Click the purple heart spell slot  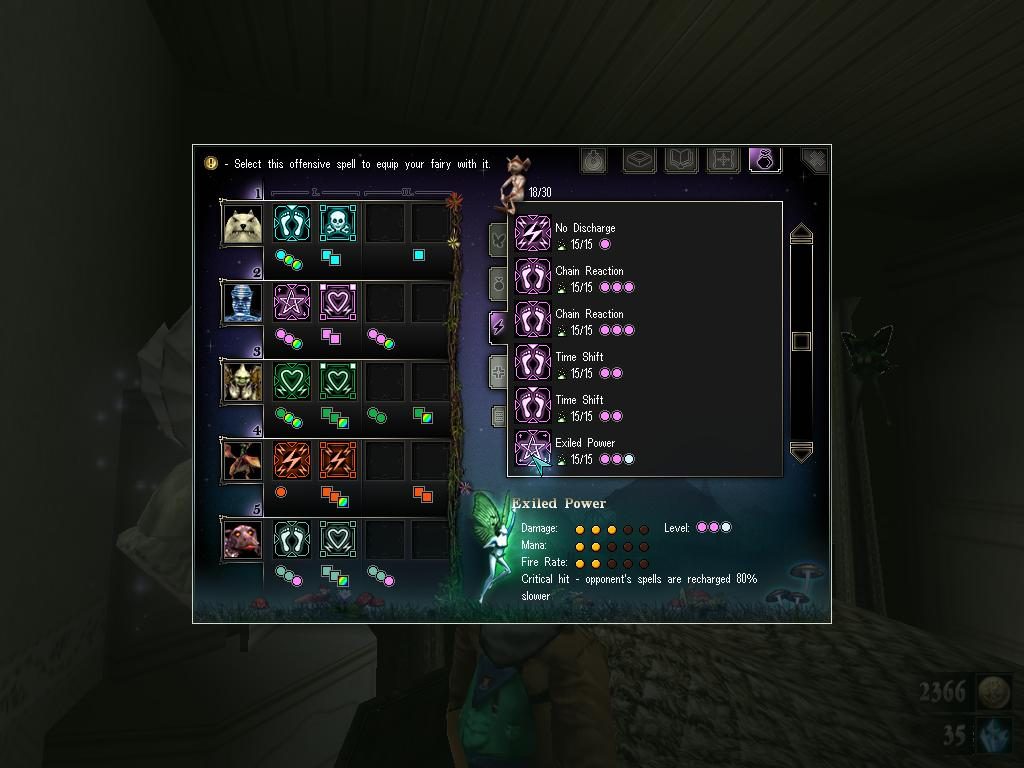tap(338, 301)
